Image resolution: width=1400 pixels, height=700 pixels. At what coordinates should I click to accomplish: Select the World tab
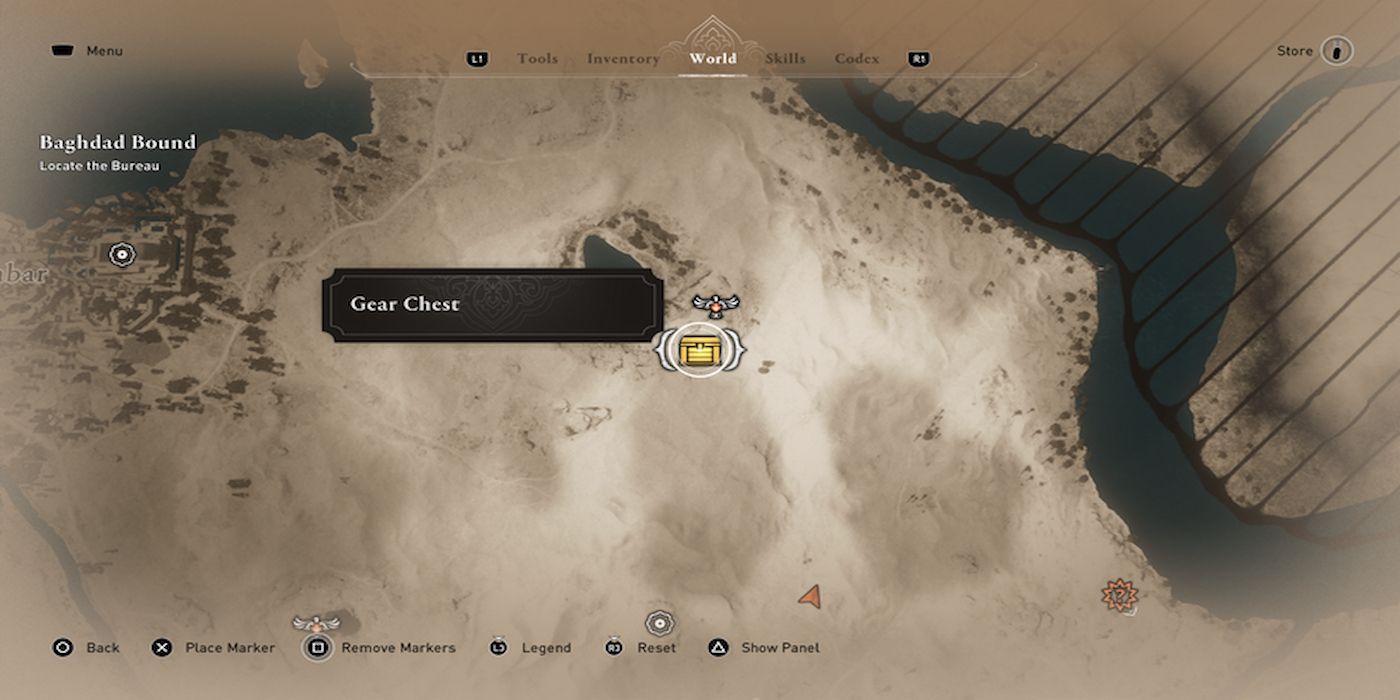[x=712, y=59]
